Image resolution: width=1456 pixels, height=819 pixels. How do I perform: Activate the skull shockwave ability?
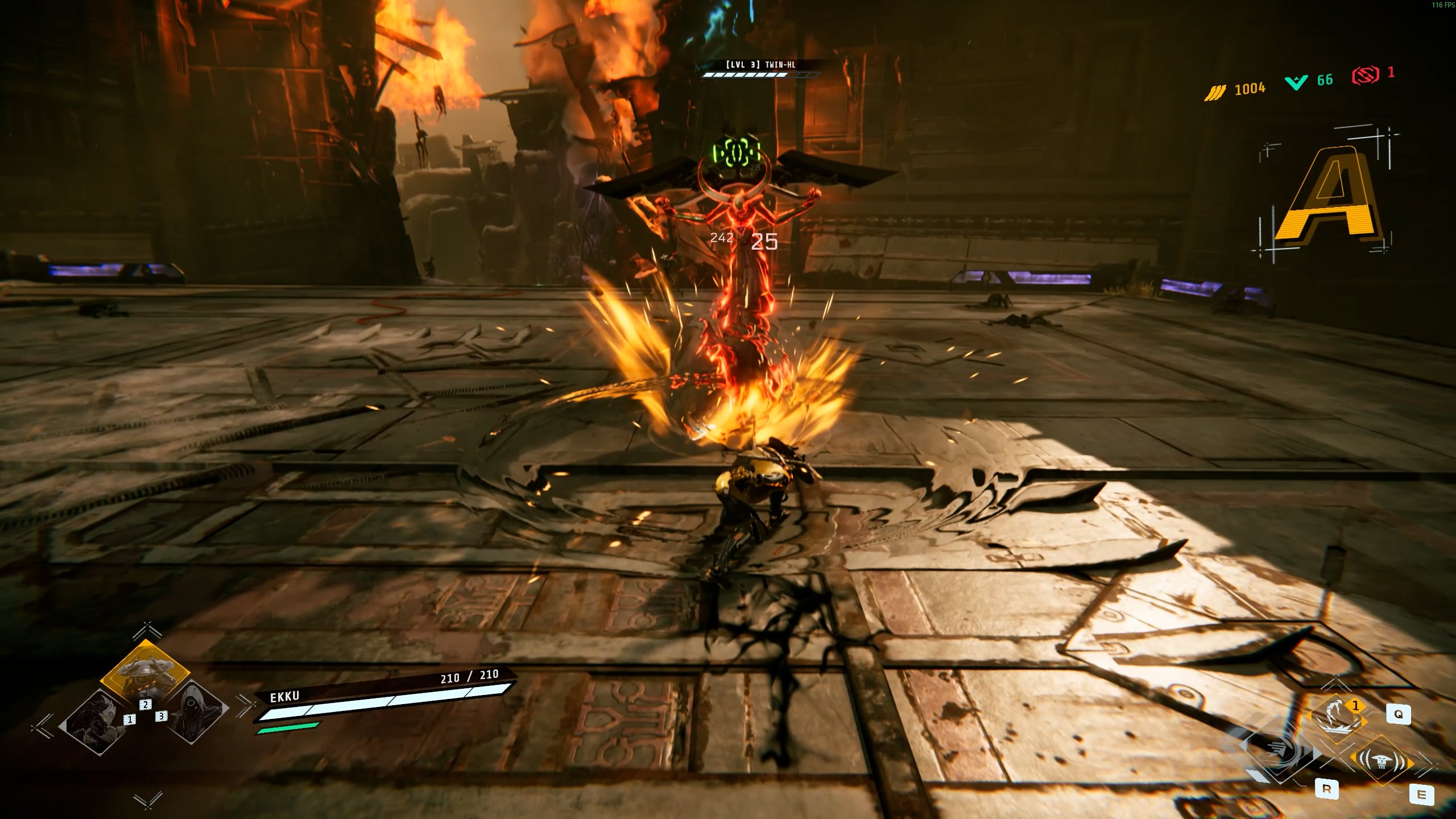(x=1382, y=761)
